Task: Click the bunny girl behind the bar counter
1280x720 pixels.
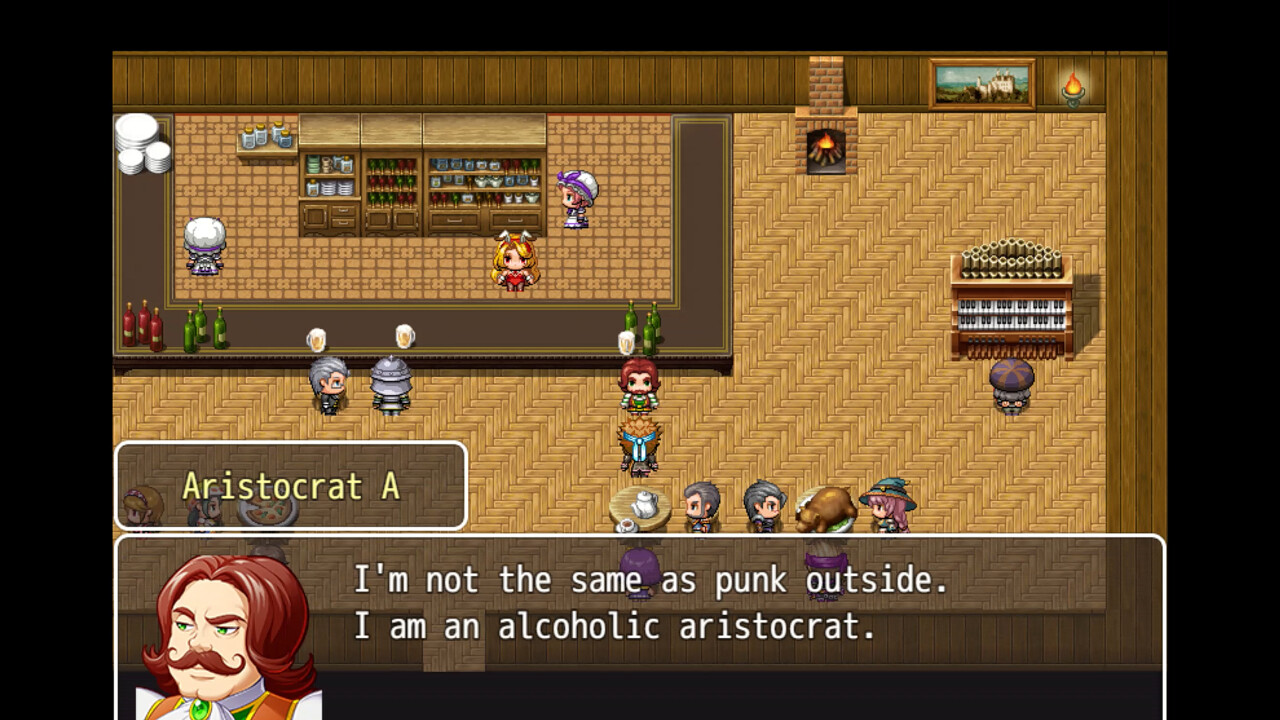Action: (513, 260)
